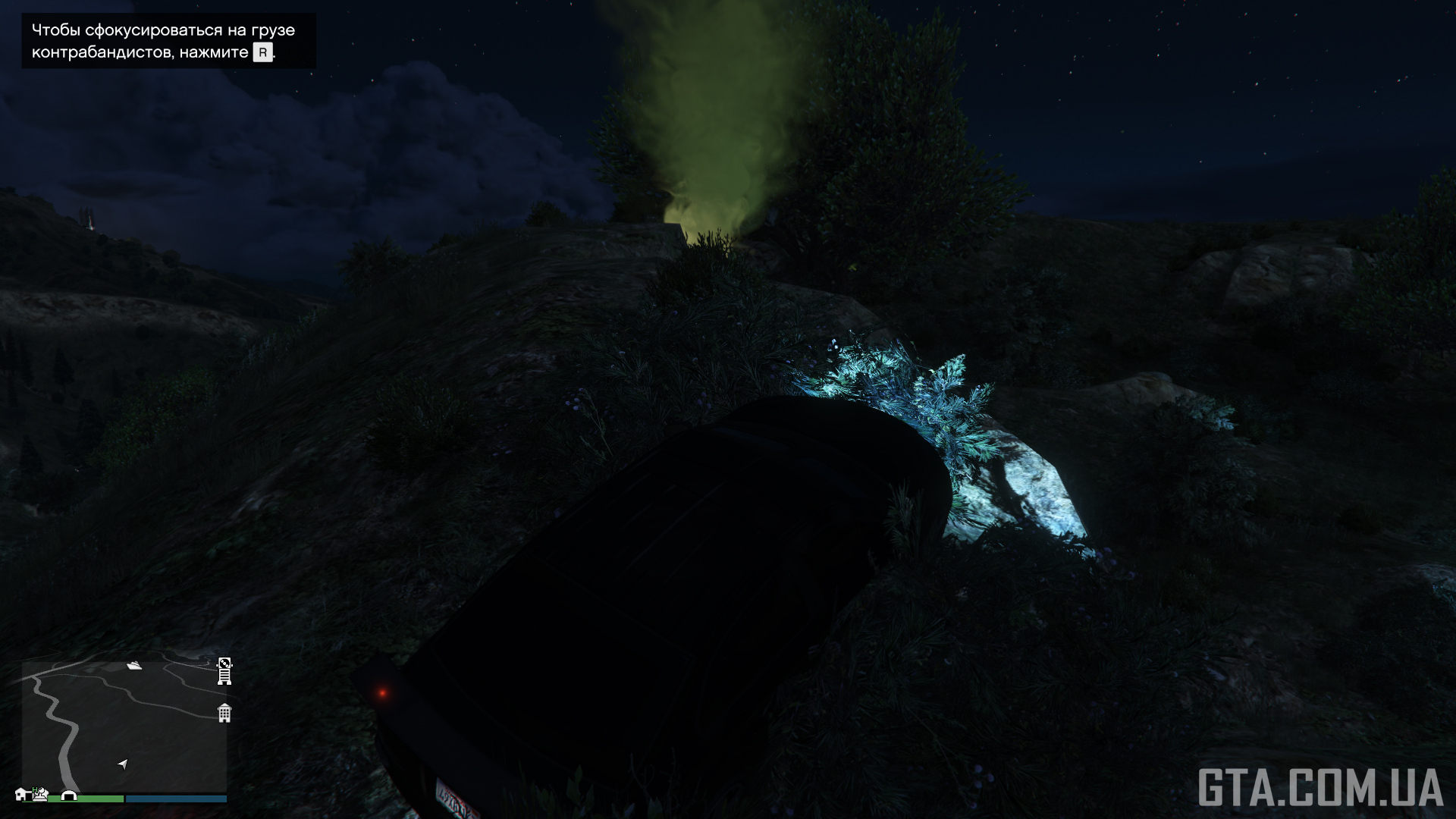The height and width of the screenshot is (819, 1456).
Task: Click the player arrow on the minimap
Action: coord(123,764)
